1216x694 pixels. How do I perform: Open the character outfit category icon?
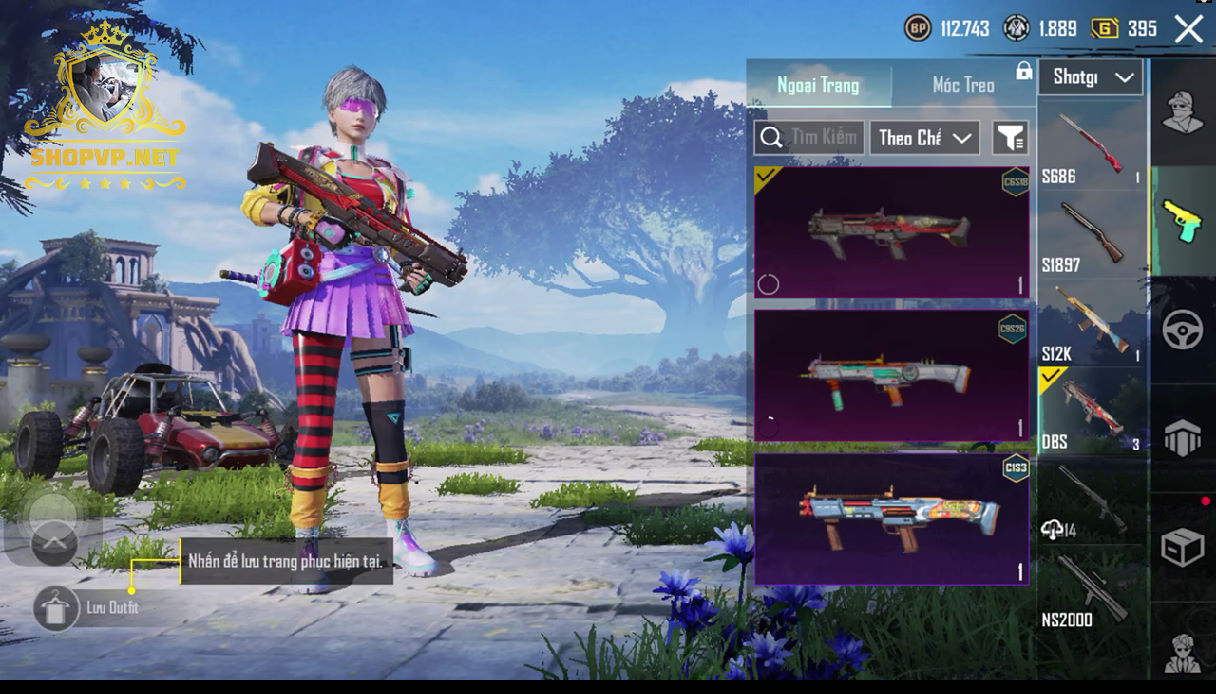coord(1182,111)
